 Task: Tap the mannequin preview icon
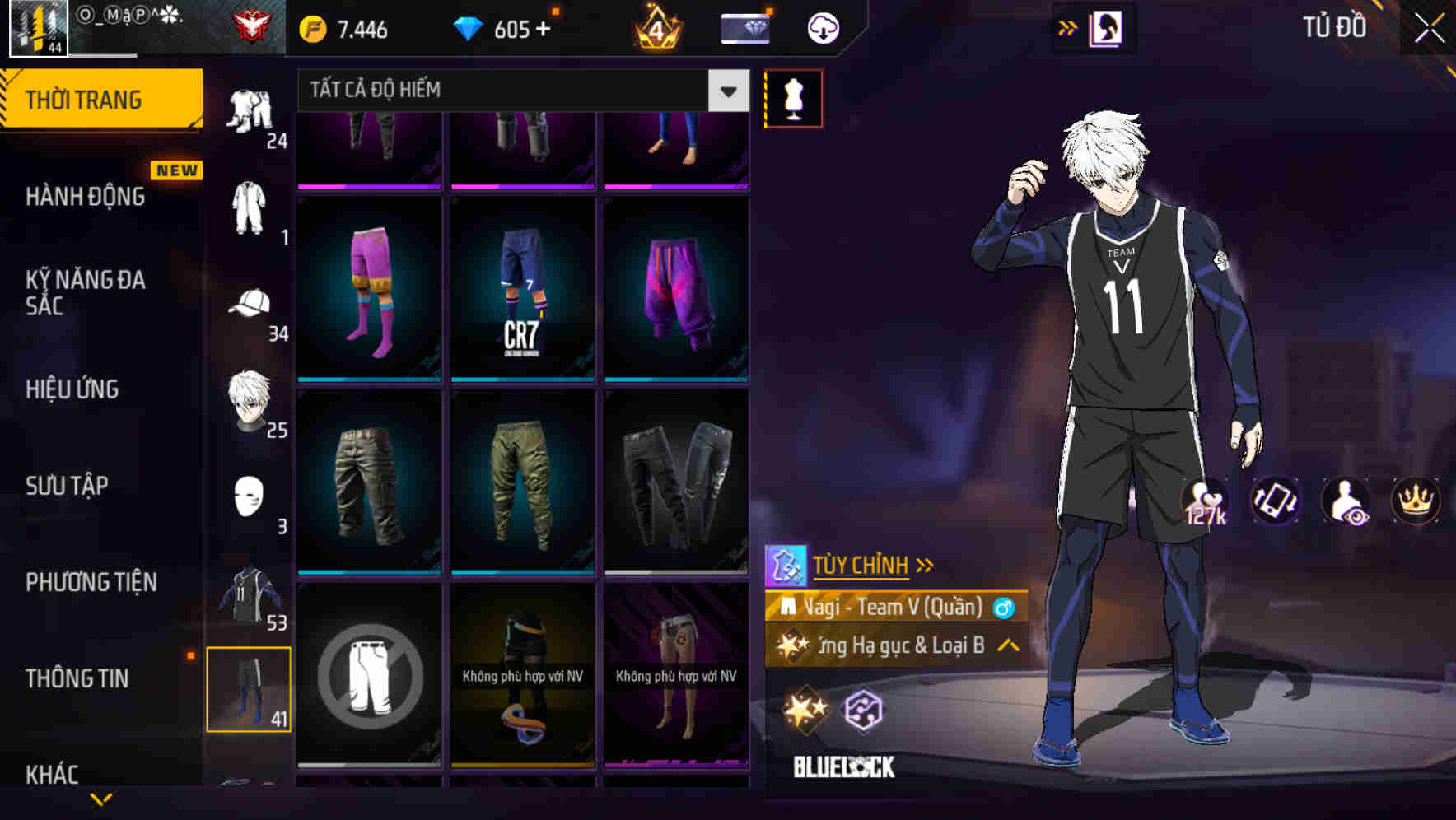(x=793, y=97)
